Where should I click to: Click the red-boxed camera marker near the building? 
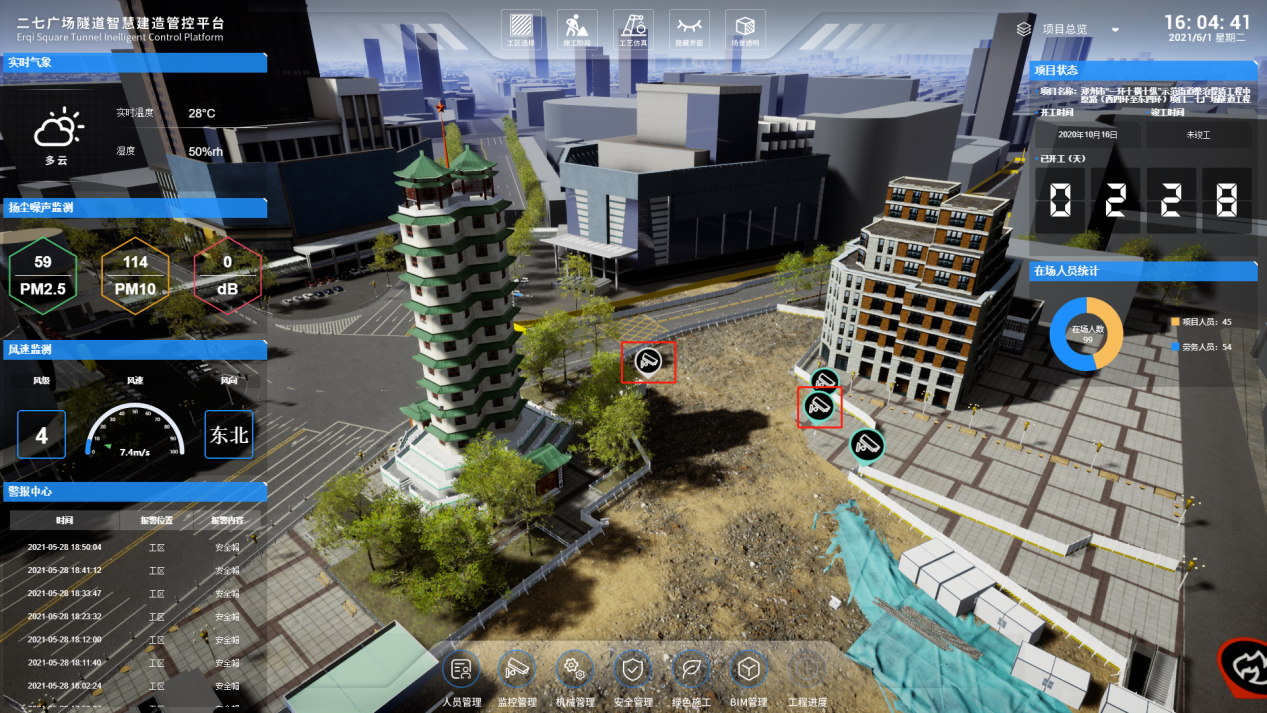(819, 406)
